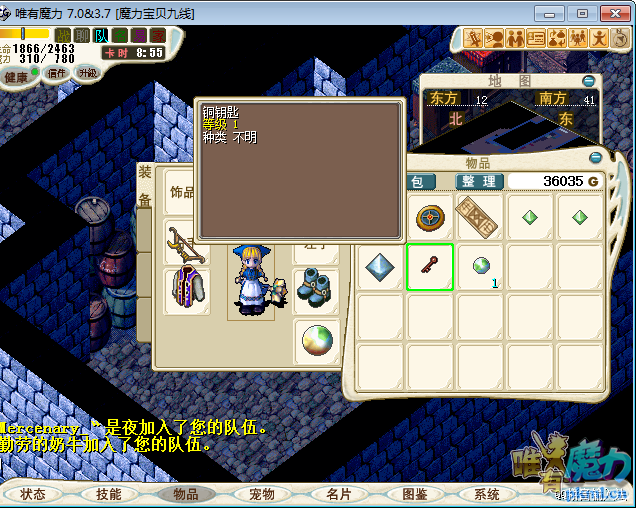Close the game window

[x=611, y=11]
